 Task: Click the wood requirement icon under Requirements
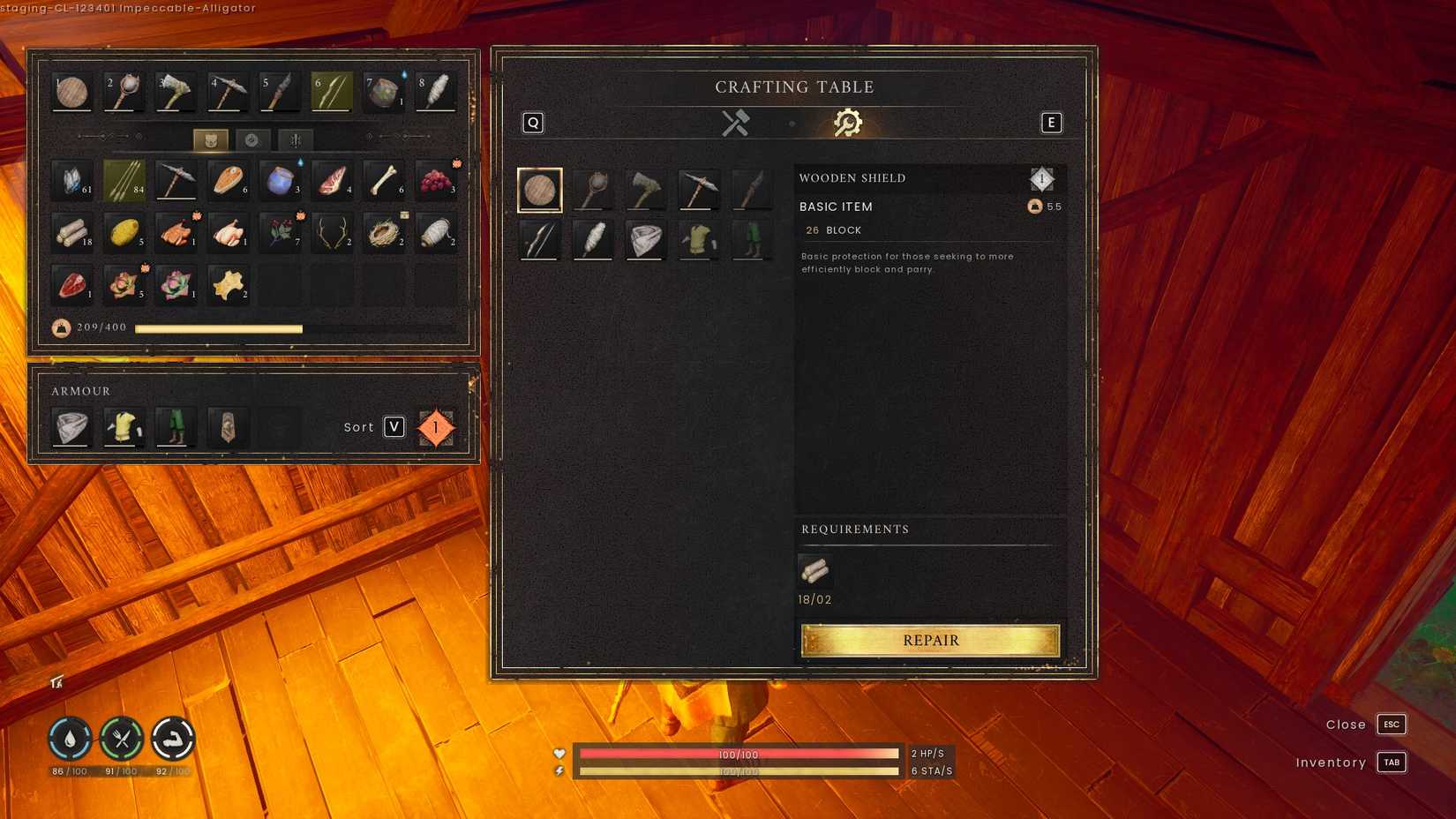[814, 571]
